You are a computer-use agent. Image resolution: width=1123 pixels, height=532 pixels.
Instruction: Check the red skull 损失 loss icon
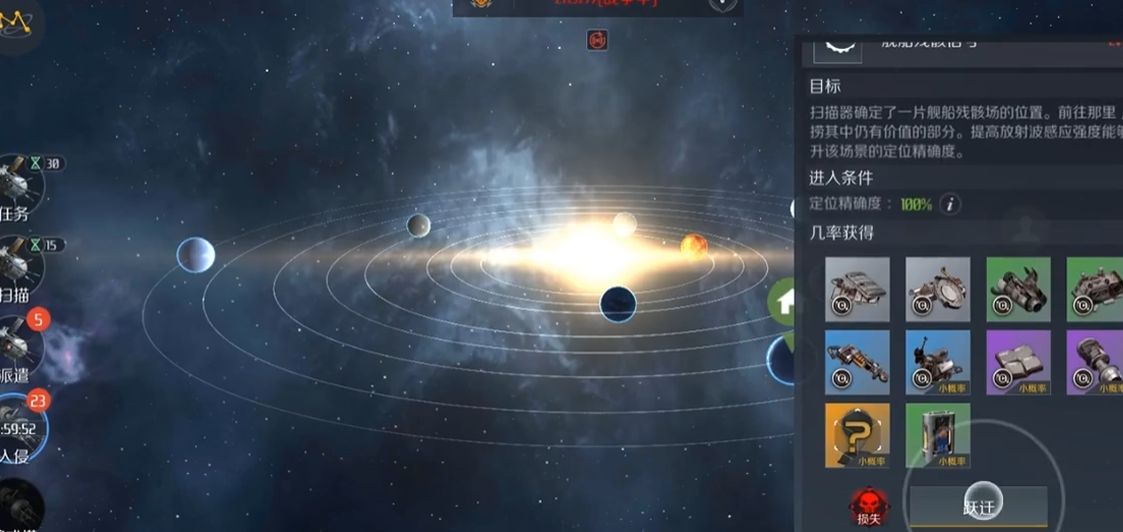pos(865,507)
